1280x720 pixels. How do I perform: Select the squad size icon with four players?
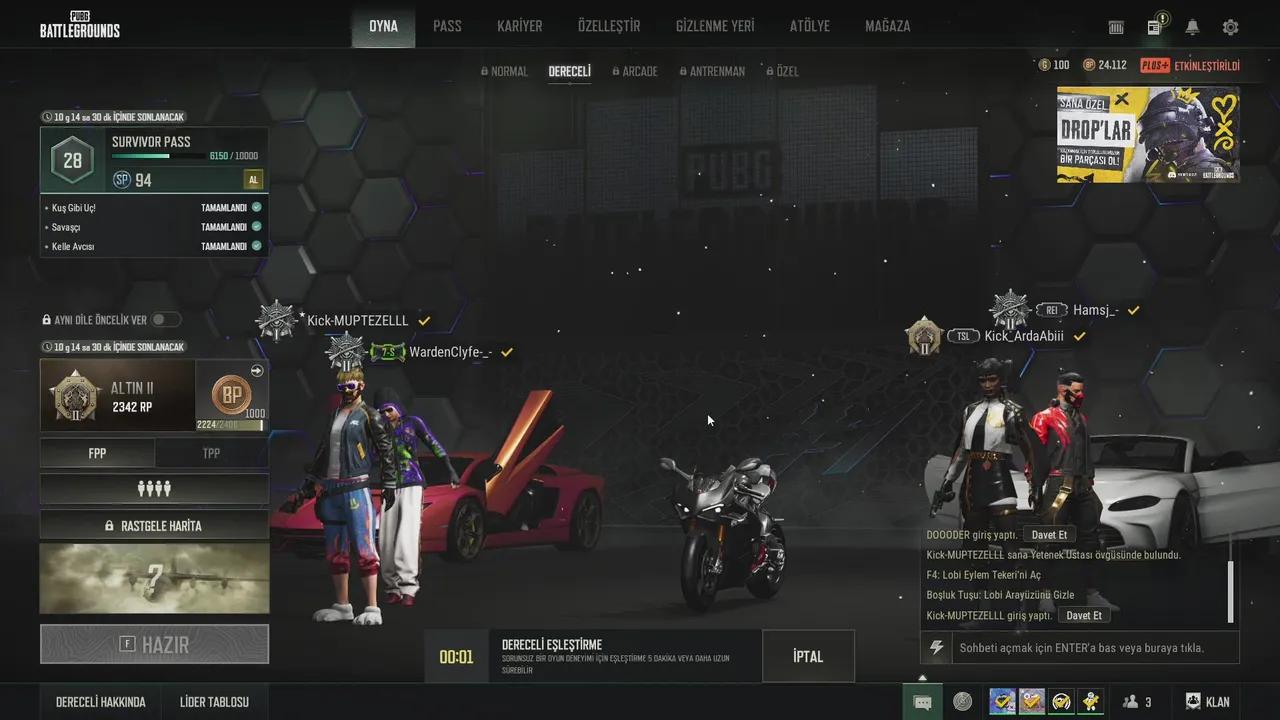154,489
